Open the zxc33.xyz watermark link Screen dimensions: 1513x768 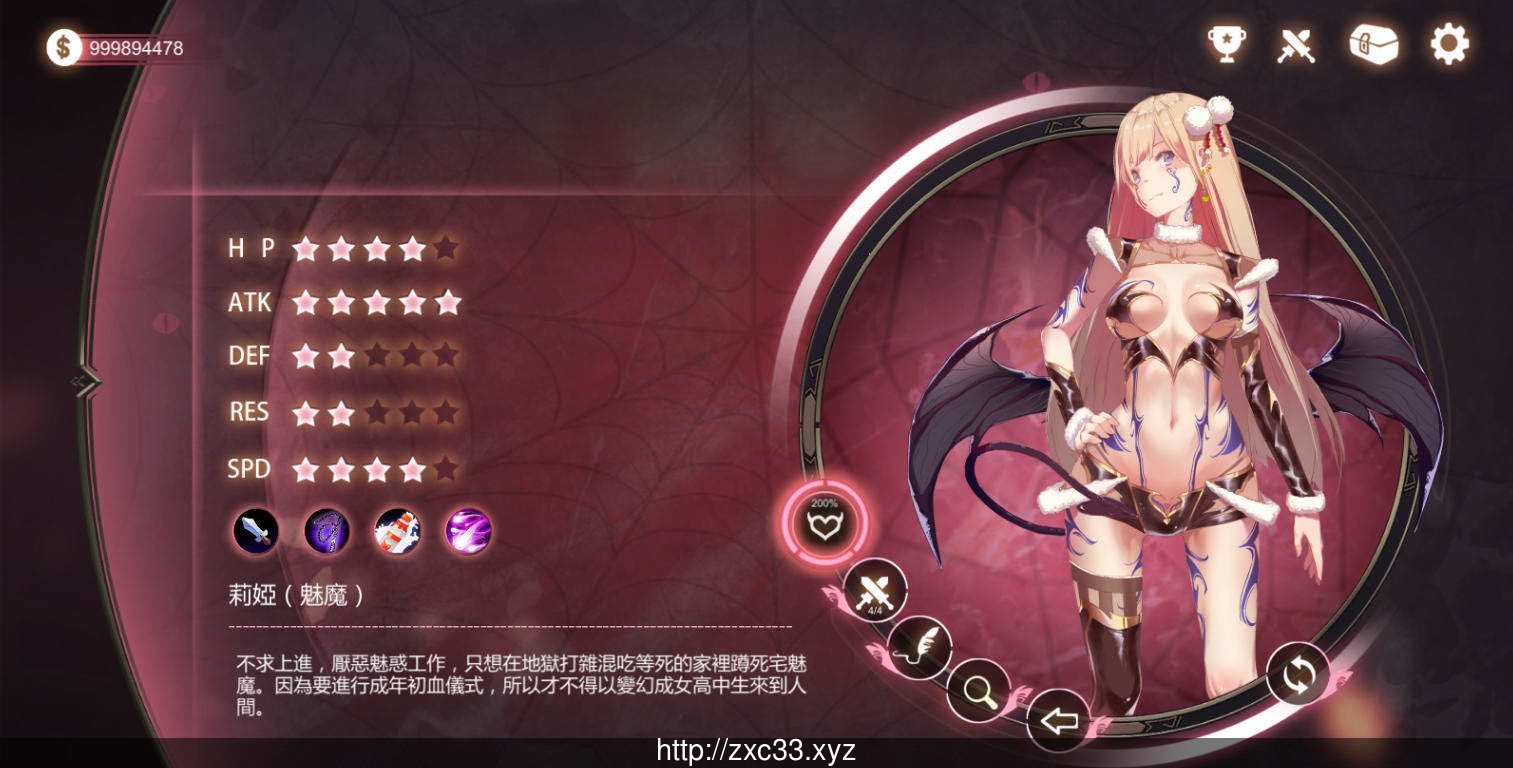[x=756, y=752]
